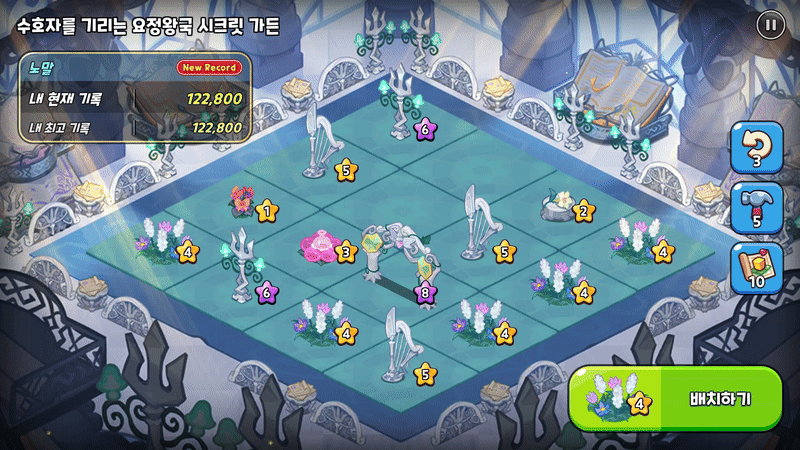Viewport: 800px width, 450px height.
Task: Activate the hammer tool
Action: tap(756, 208)
